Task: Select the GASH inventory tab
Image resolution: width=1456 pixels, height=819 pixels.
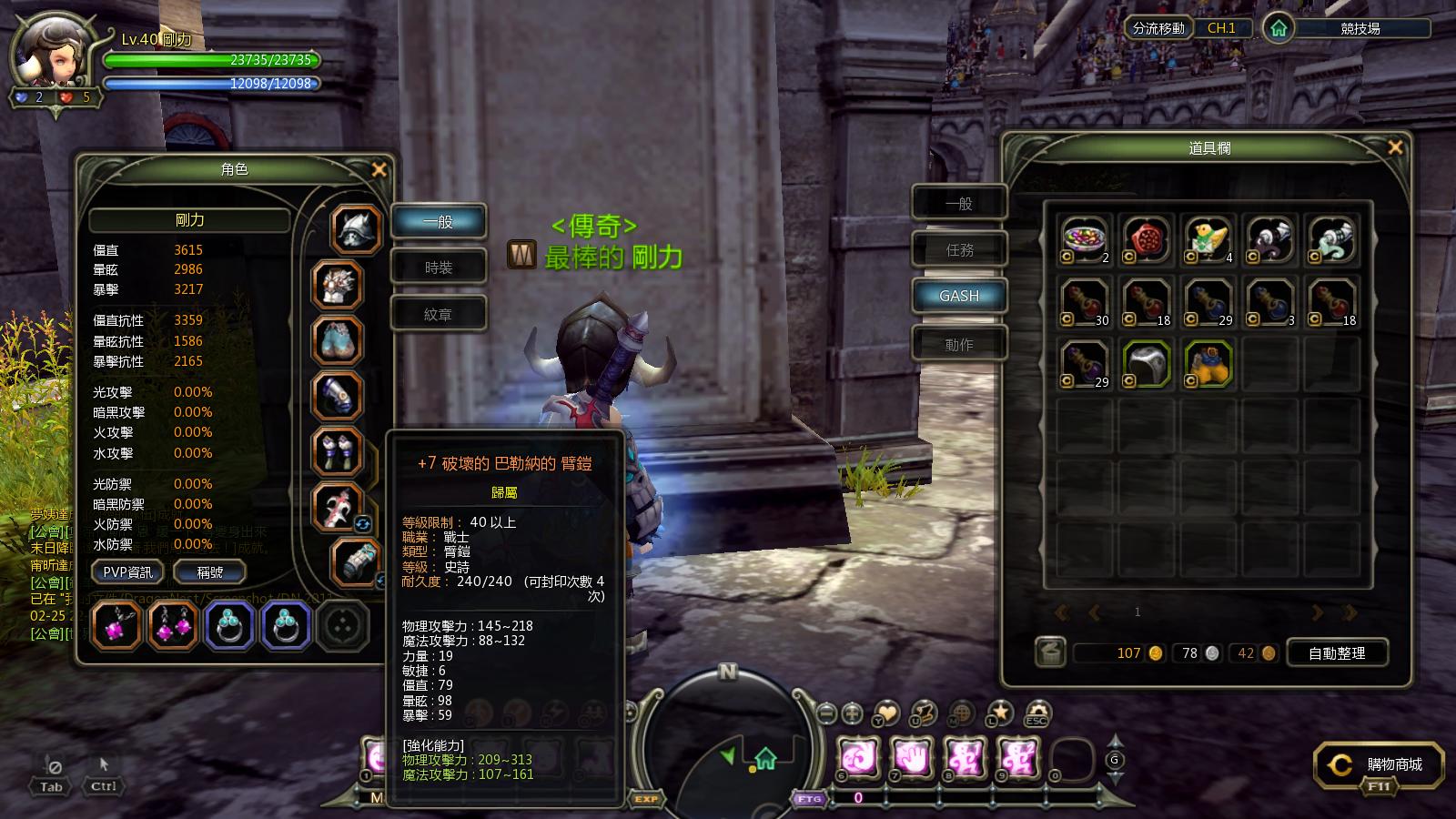Action: (959, 296)
